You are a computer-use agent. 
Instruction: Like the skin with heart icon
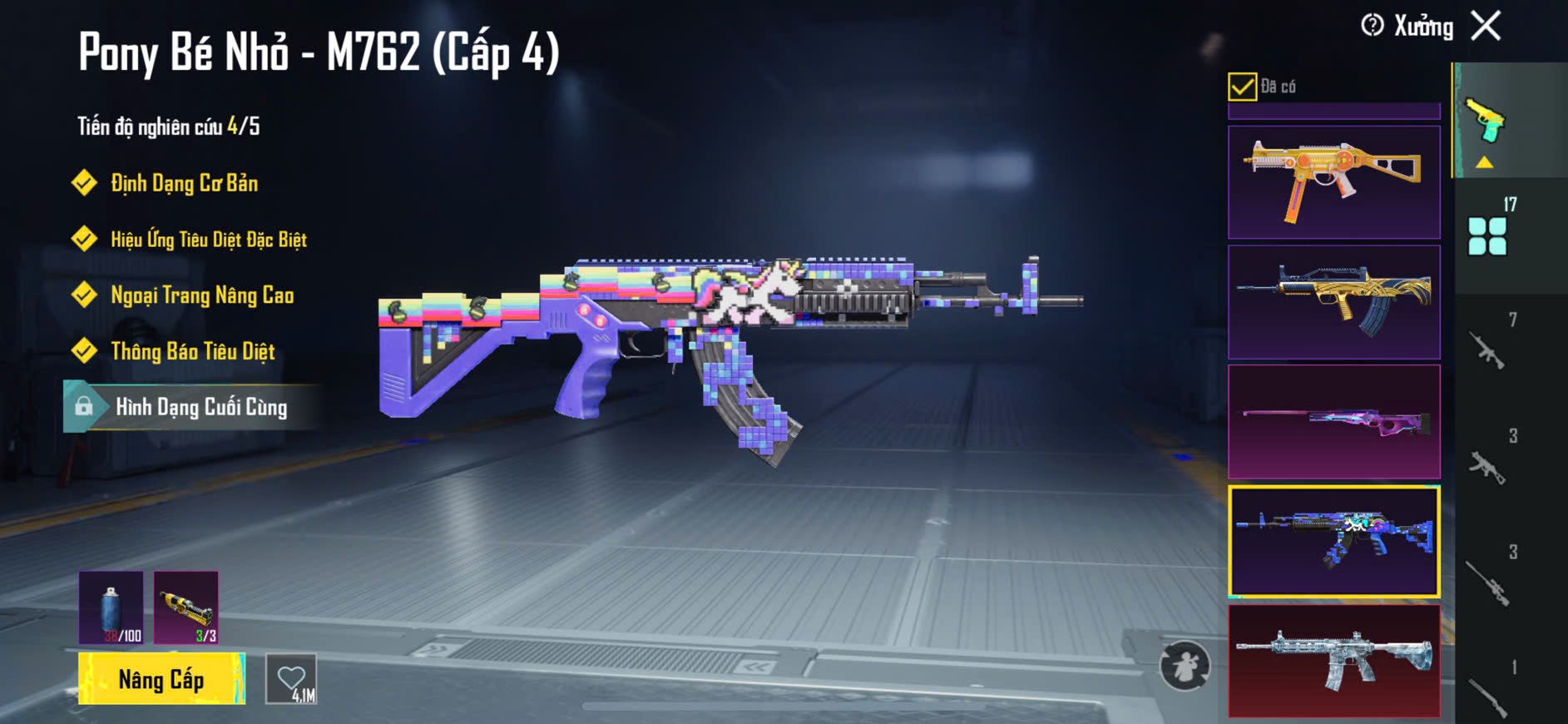pos(291,680)
